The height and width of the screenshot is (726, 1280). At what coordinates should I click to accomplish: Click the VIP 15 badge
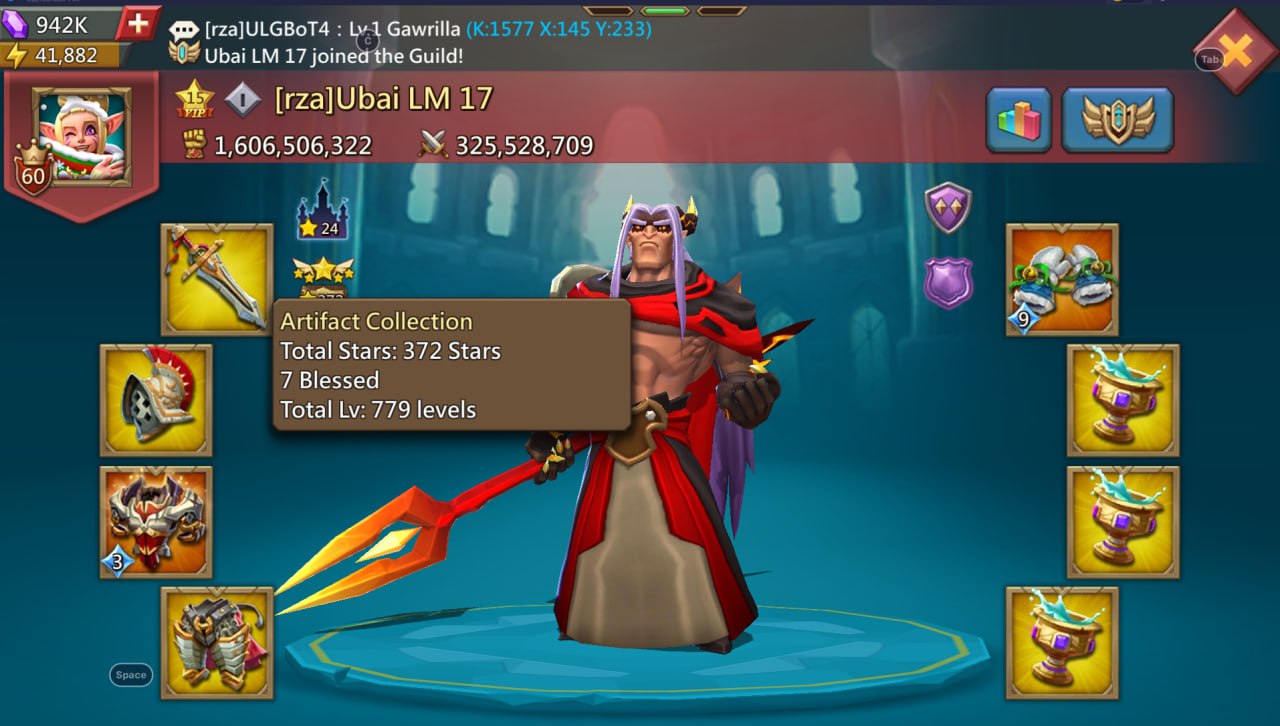[x=195, y=99]
